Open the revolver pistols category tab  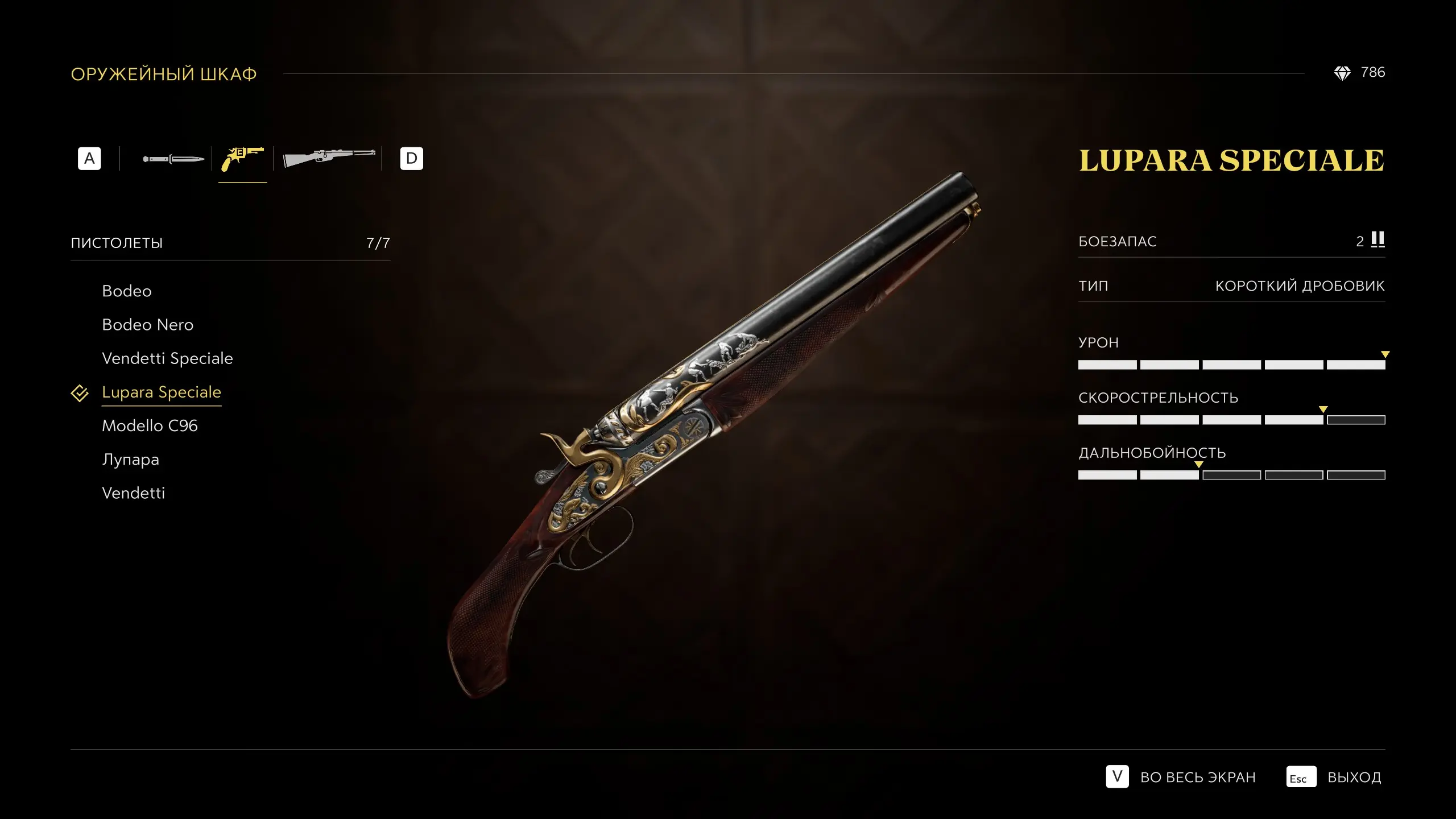[x=242, y=159]
